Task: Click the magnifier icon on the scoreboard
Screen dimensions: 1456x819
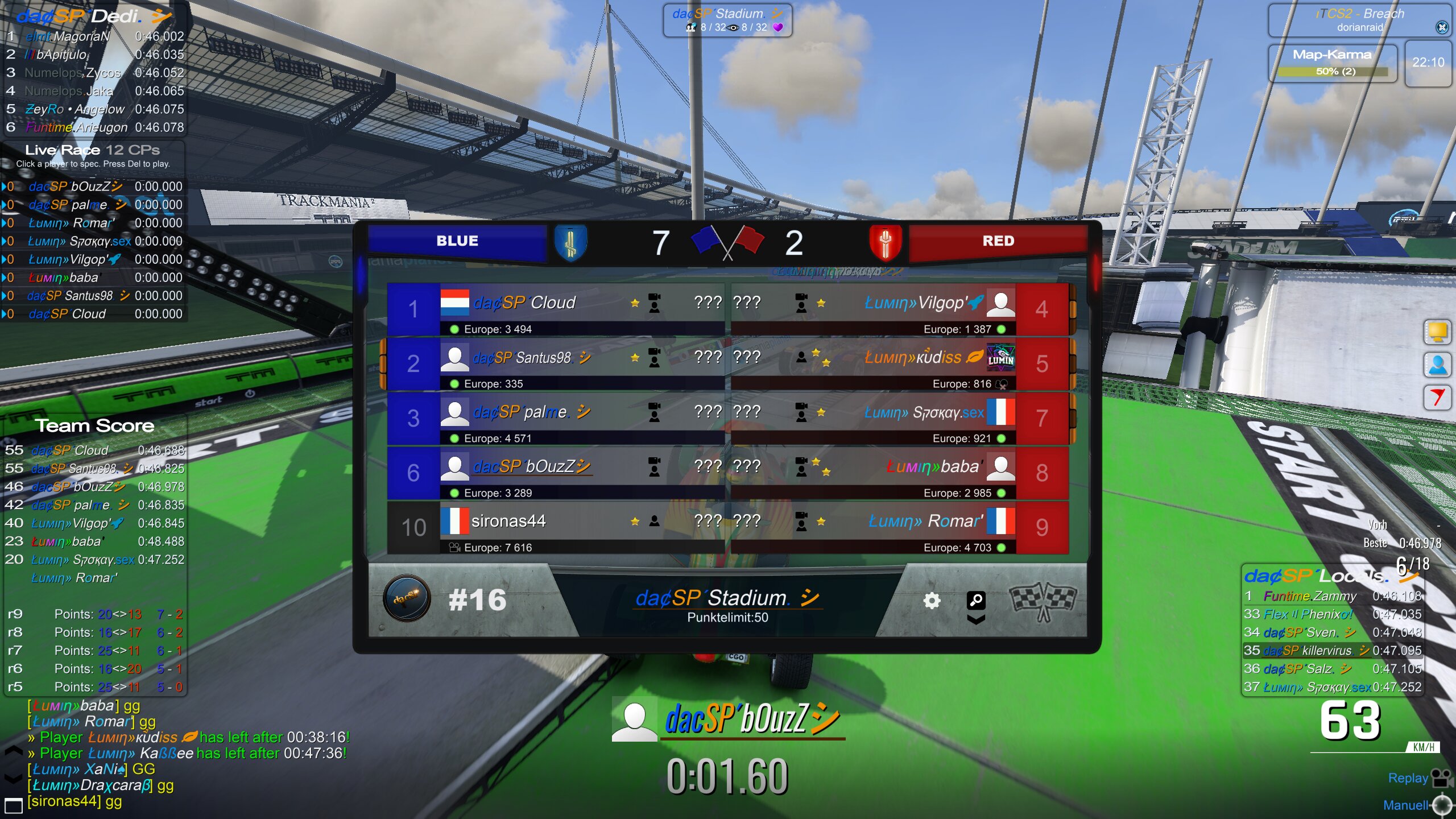Action: pos(975,599)
